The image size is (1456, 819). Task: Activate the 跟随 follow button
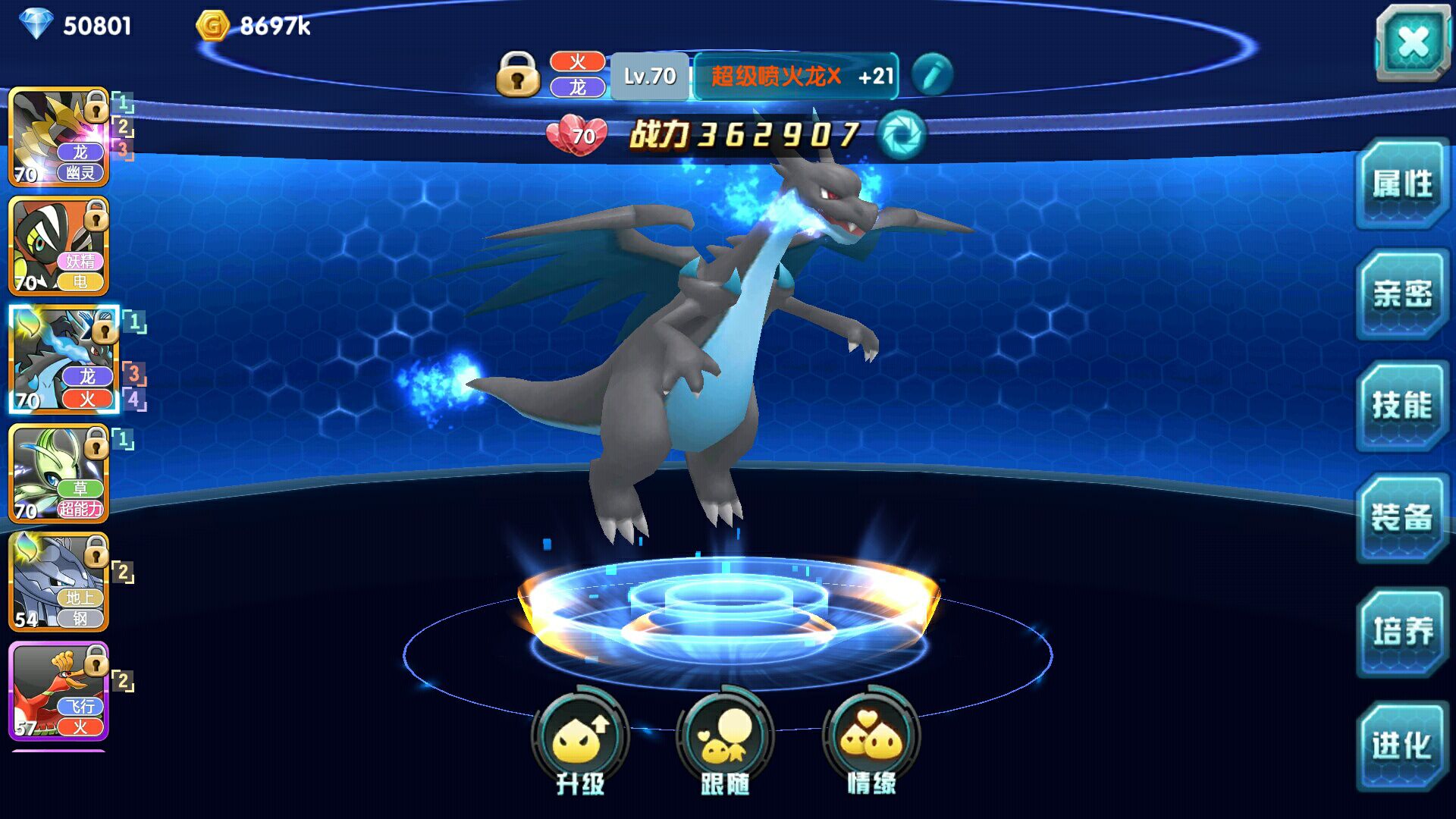725,741
